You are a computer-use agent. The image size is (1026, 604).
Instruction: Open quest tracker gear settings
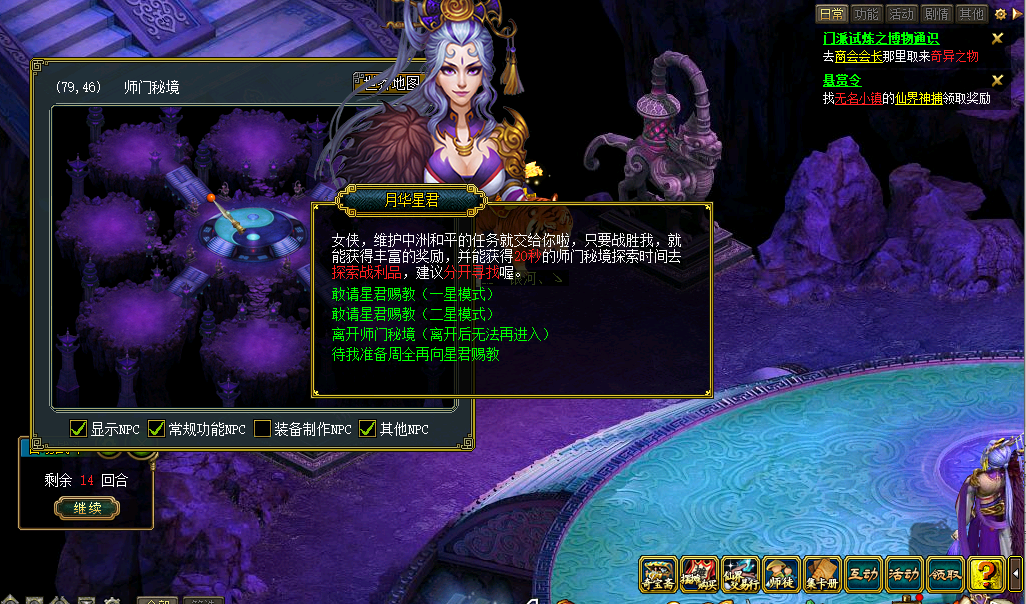tap(999, 14)
